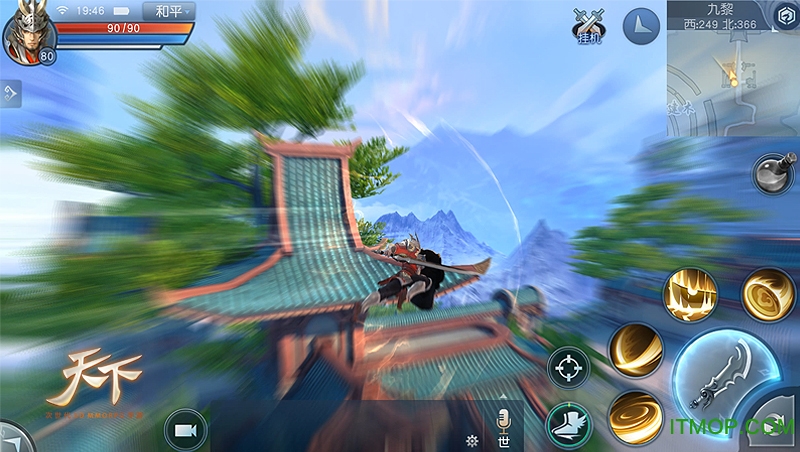The image size is (800, 452).
Task: Click the hexagon icon beside the minimap
Action: pos(785,15)
